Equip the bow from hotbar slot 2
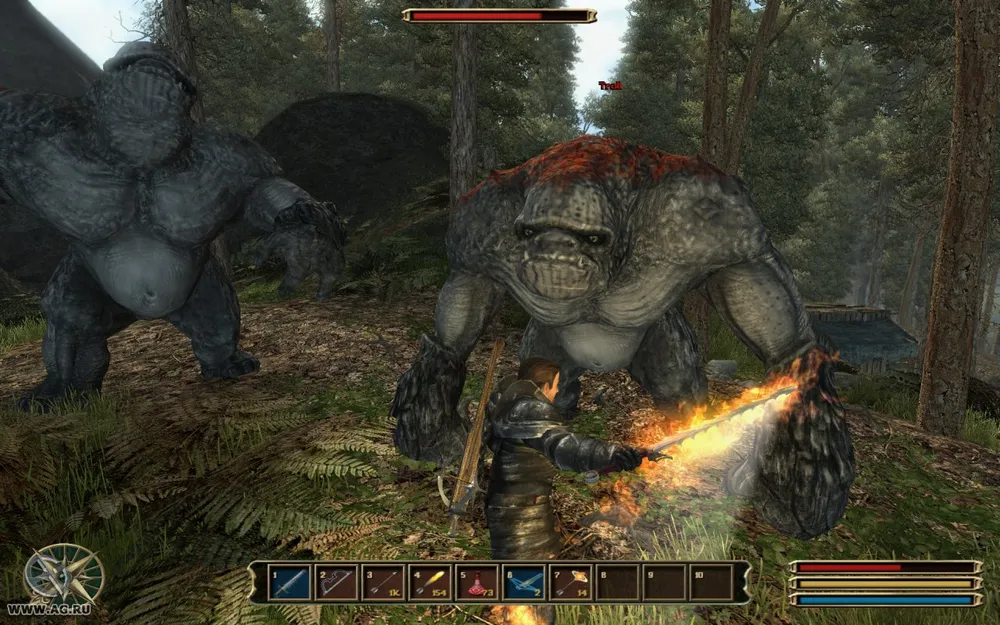Screen dimensions: 1000x625 (337, 583)
